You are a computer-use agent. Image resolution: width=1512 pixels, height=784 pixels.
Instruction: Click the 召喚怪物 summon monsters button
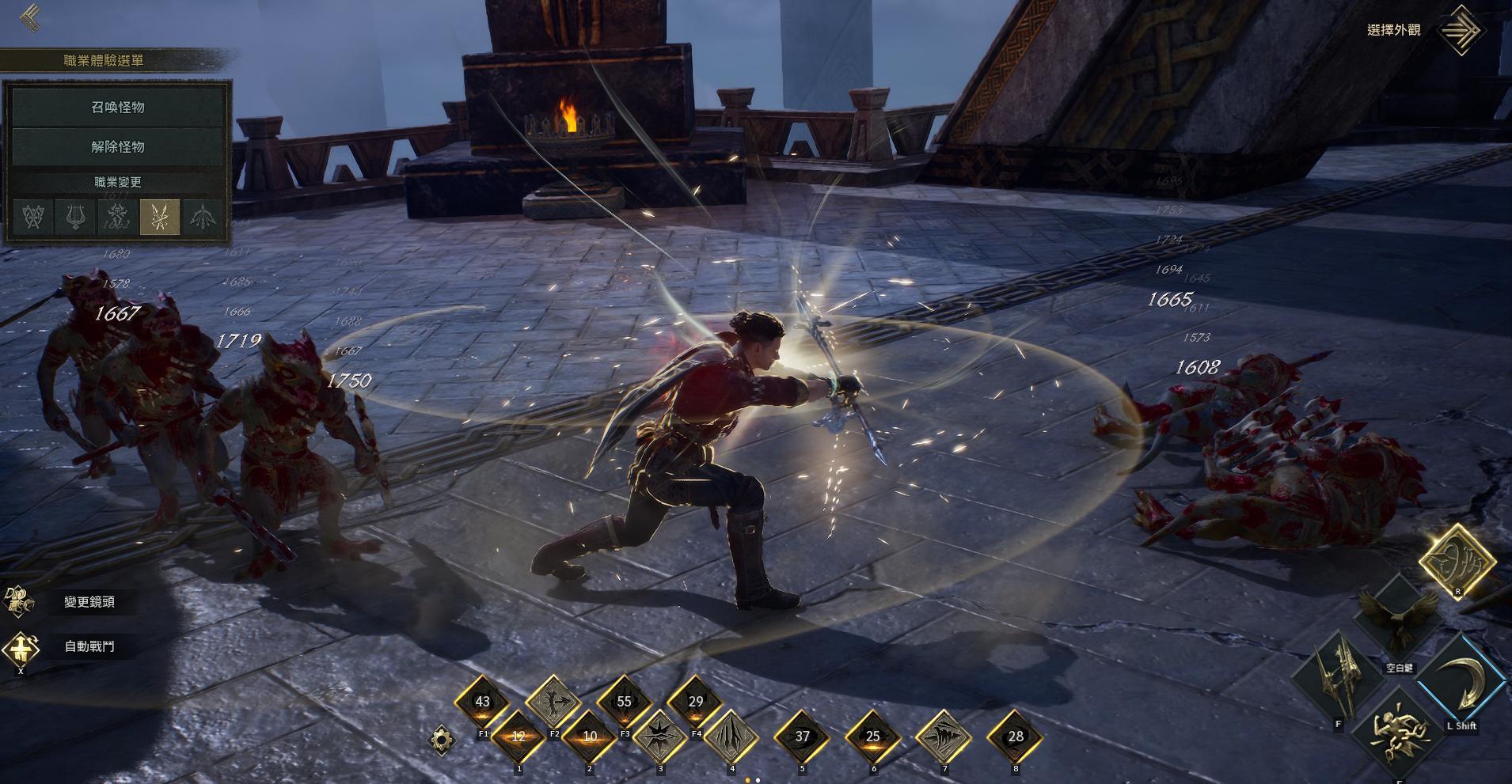tap(118, 107)
